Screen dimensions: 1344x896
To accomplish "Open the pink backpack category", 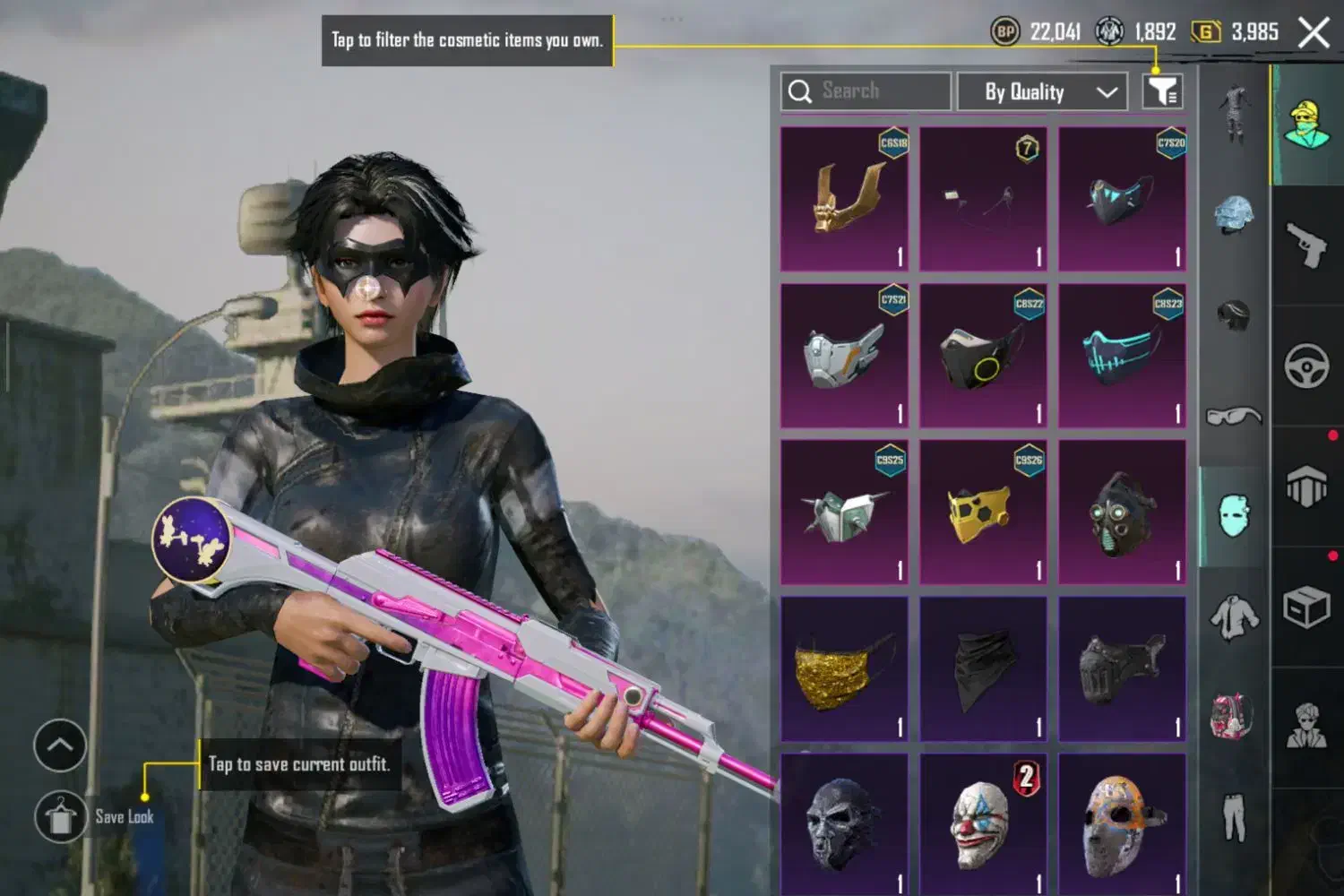I will pos(1234,717).
